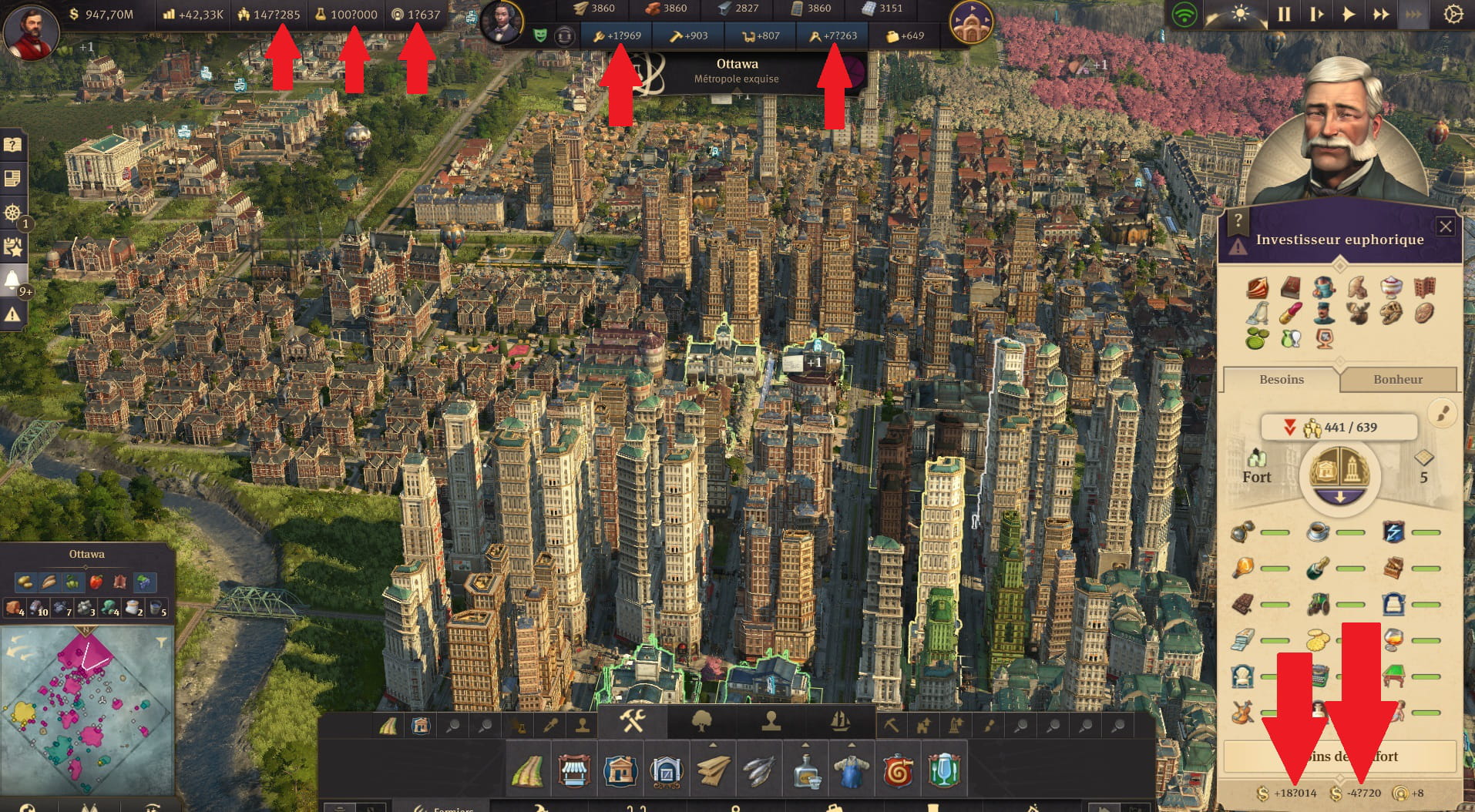Close the Investisseur euphorique panel
Image resolution: width=1475 pixels, height=812 pixels.
(x=1445, y=226)
